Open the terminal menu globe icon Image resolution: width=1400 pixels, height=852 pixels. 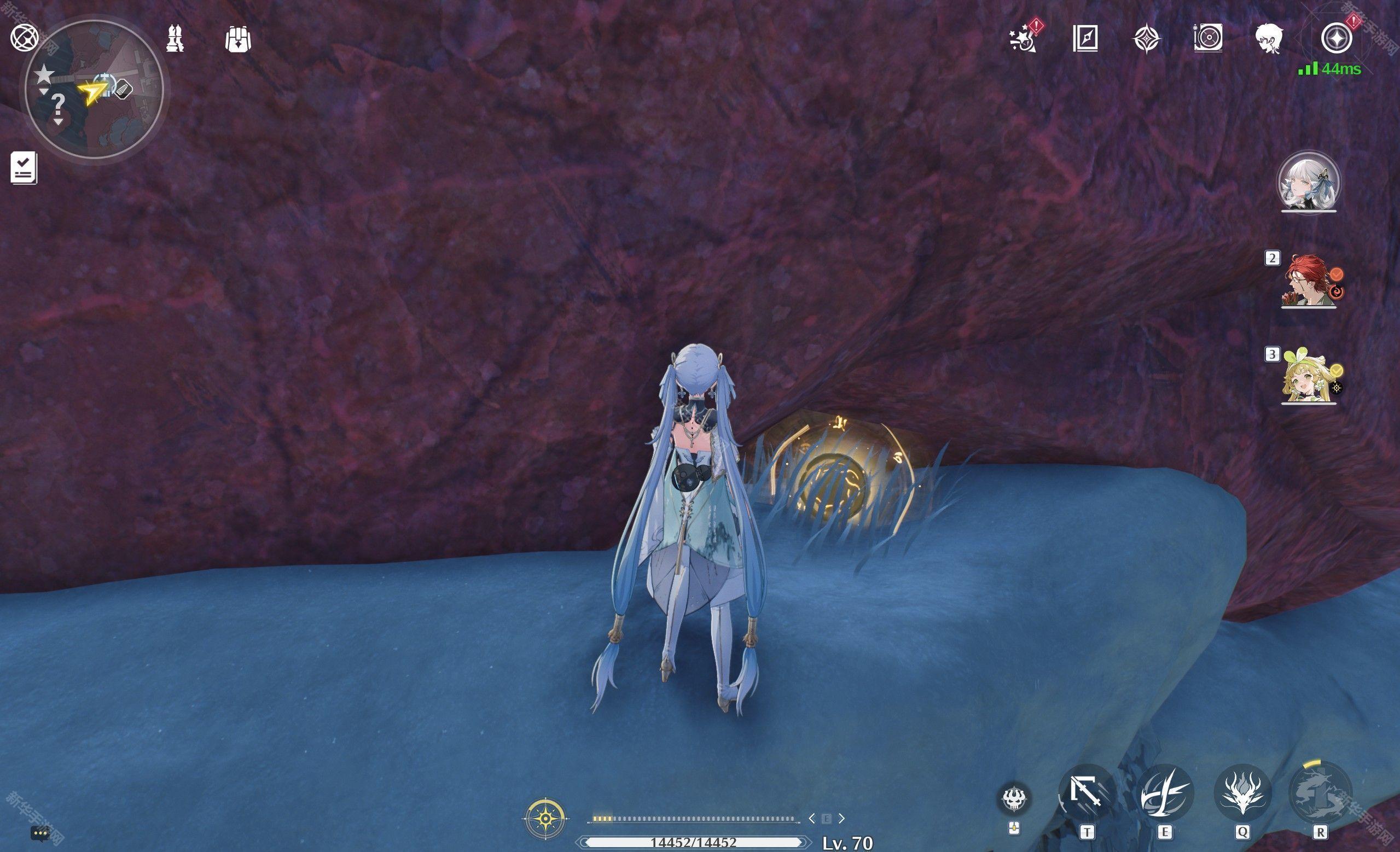(24, 38)
